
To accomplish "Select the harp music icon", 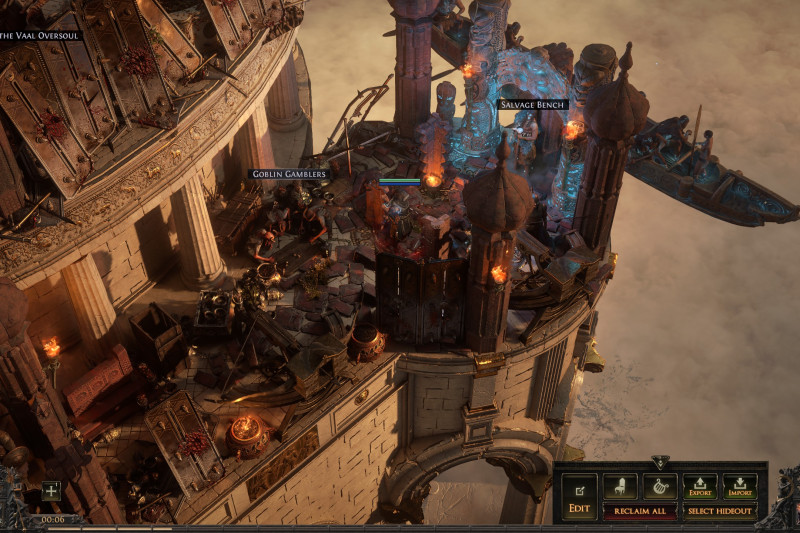I will [660, 487].
